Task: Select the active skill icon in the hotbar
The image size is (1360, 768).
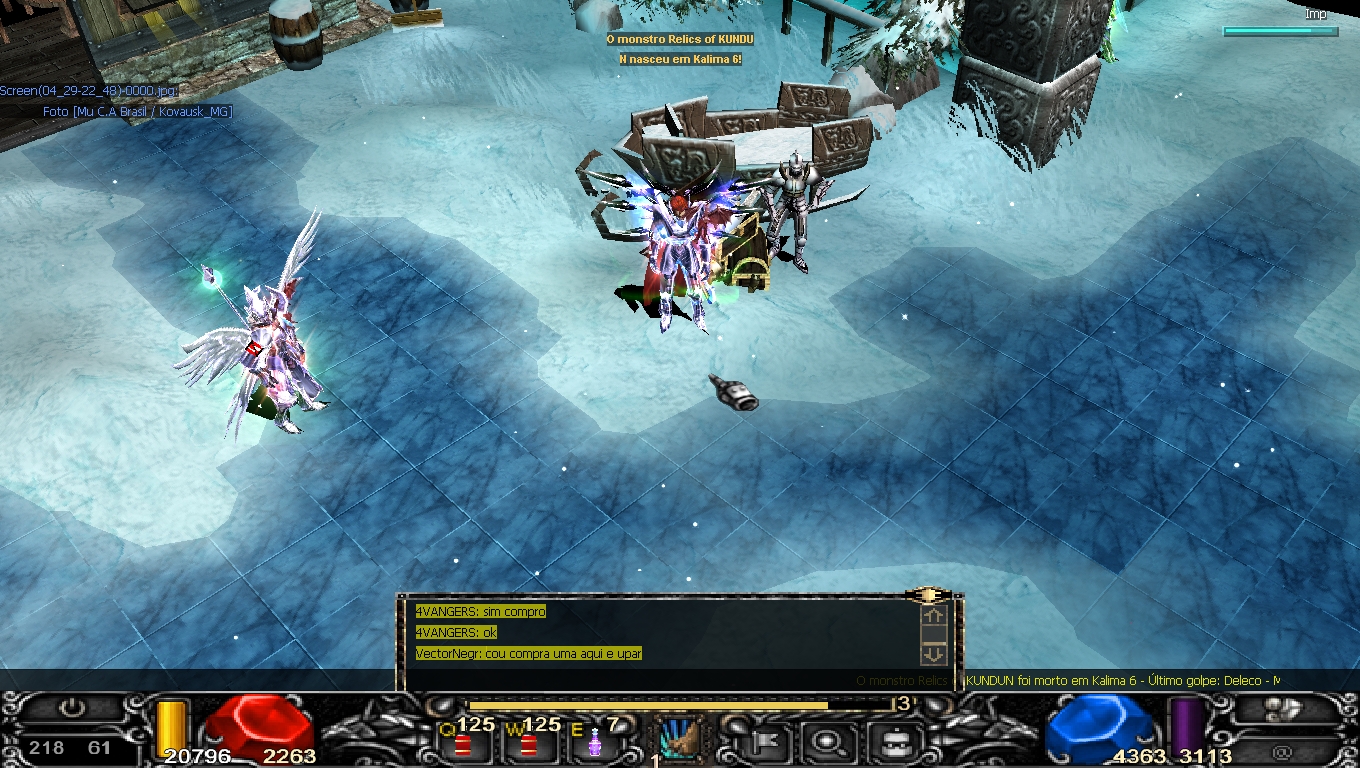Action: point(679,740)
